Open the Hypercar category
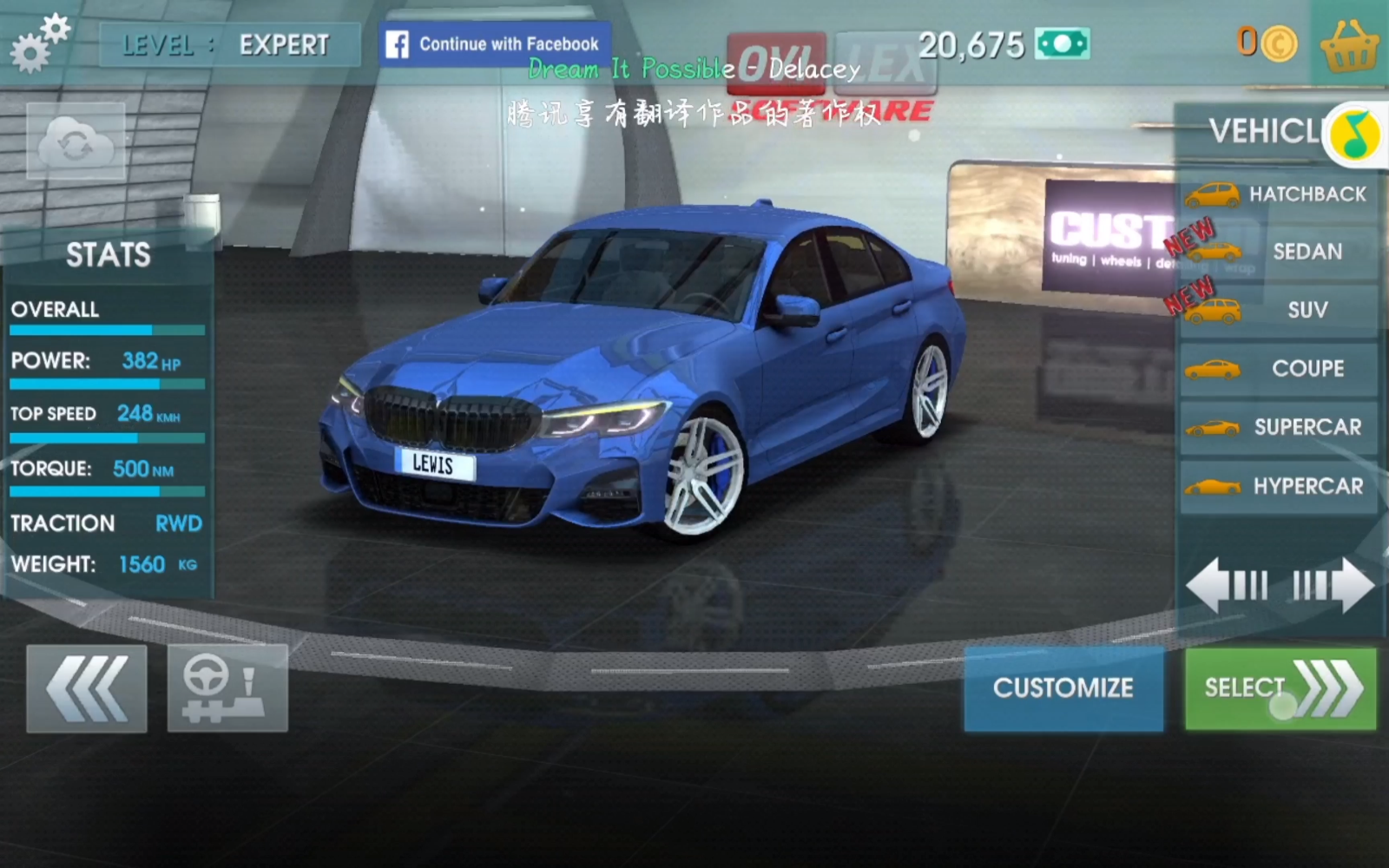The height and width of the screenshot is (868, 1389). tap(1278, 486)
